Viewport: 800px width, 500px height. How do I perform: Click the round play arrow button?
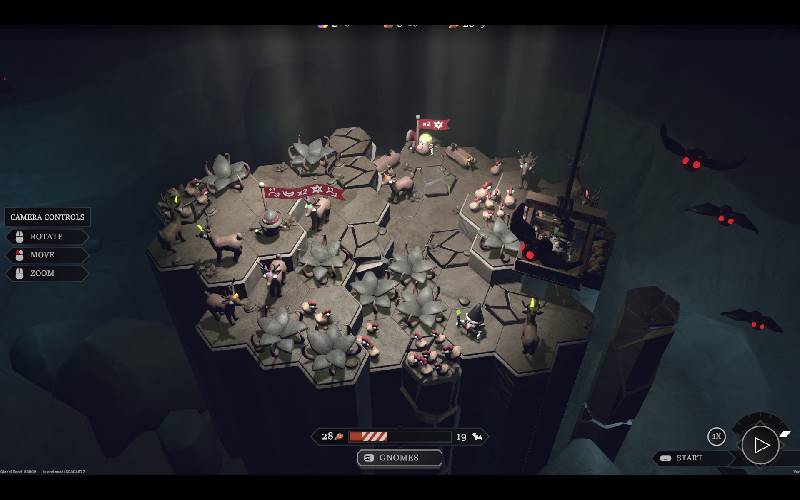tap(761, 443)
